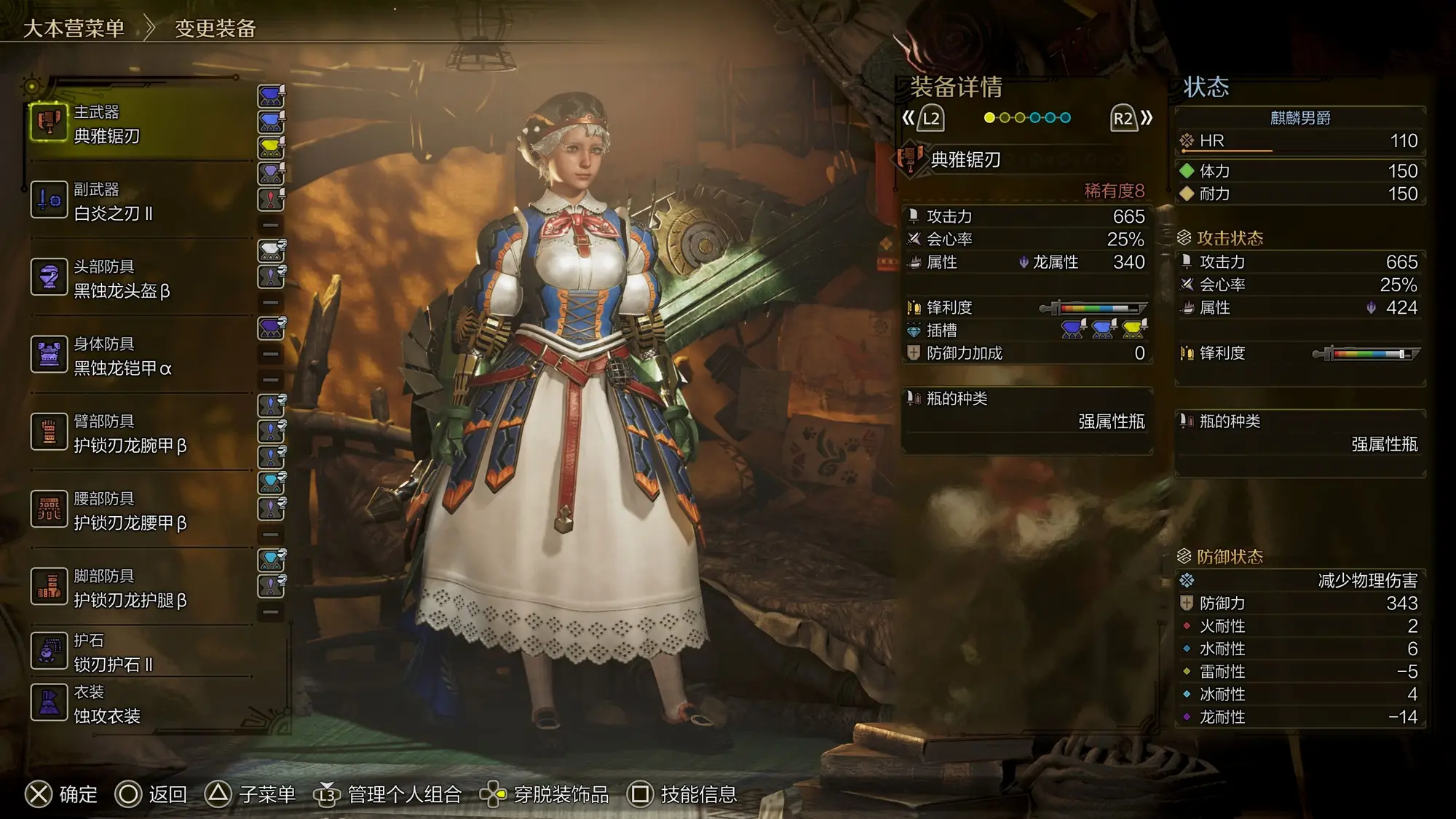Switch to the next equipment detail page
Screen dimensions: 1456x819
click(x=1131, y=119)
